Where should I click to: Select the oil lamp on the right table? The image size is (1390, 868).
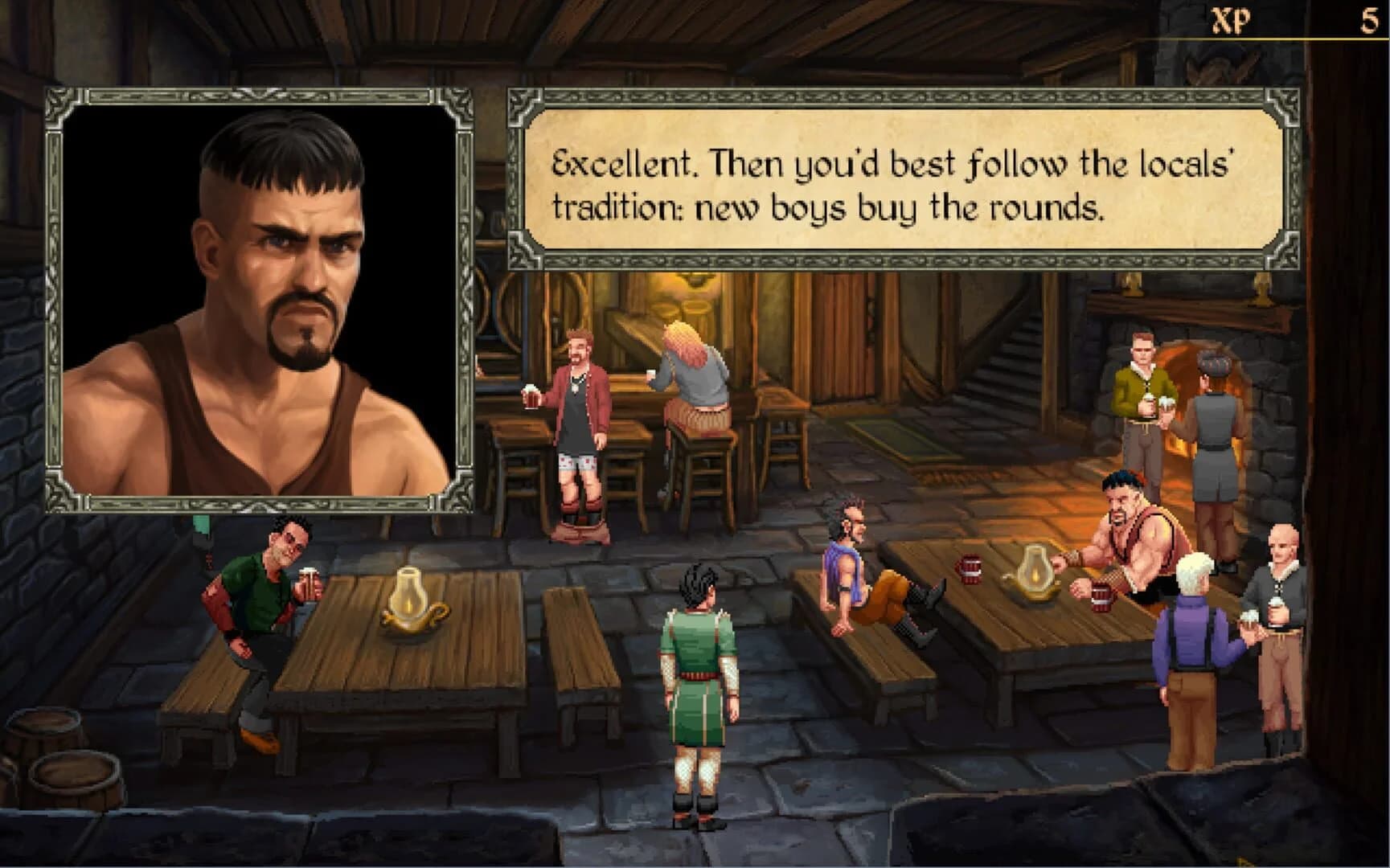(1035, 575)
